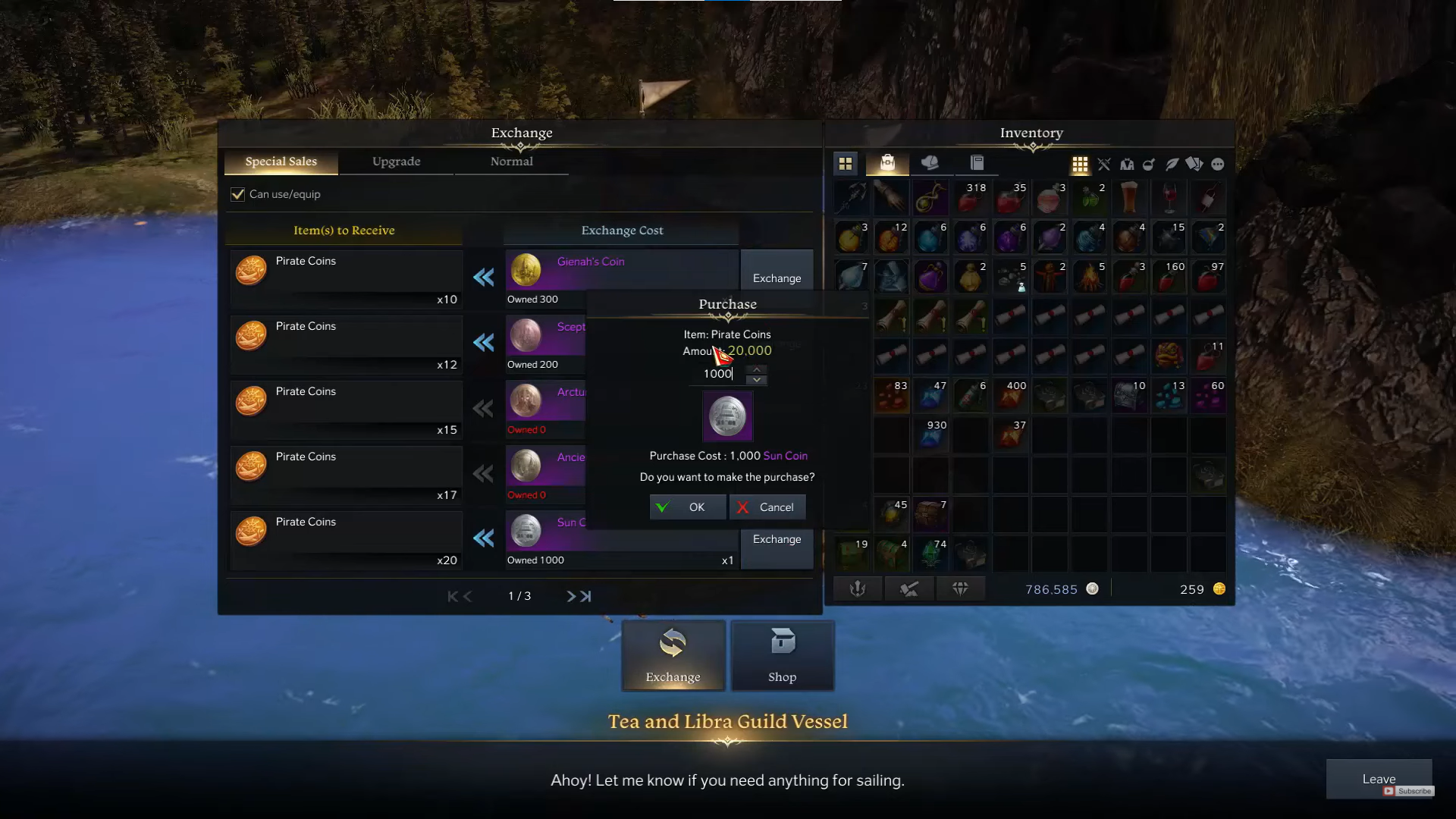Open the inventory bag tab

[887, 163]
